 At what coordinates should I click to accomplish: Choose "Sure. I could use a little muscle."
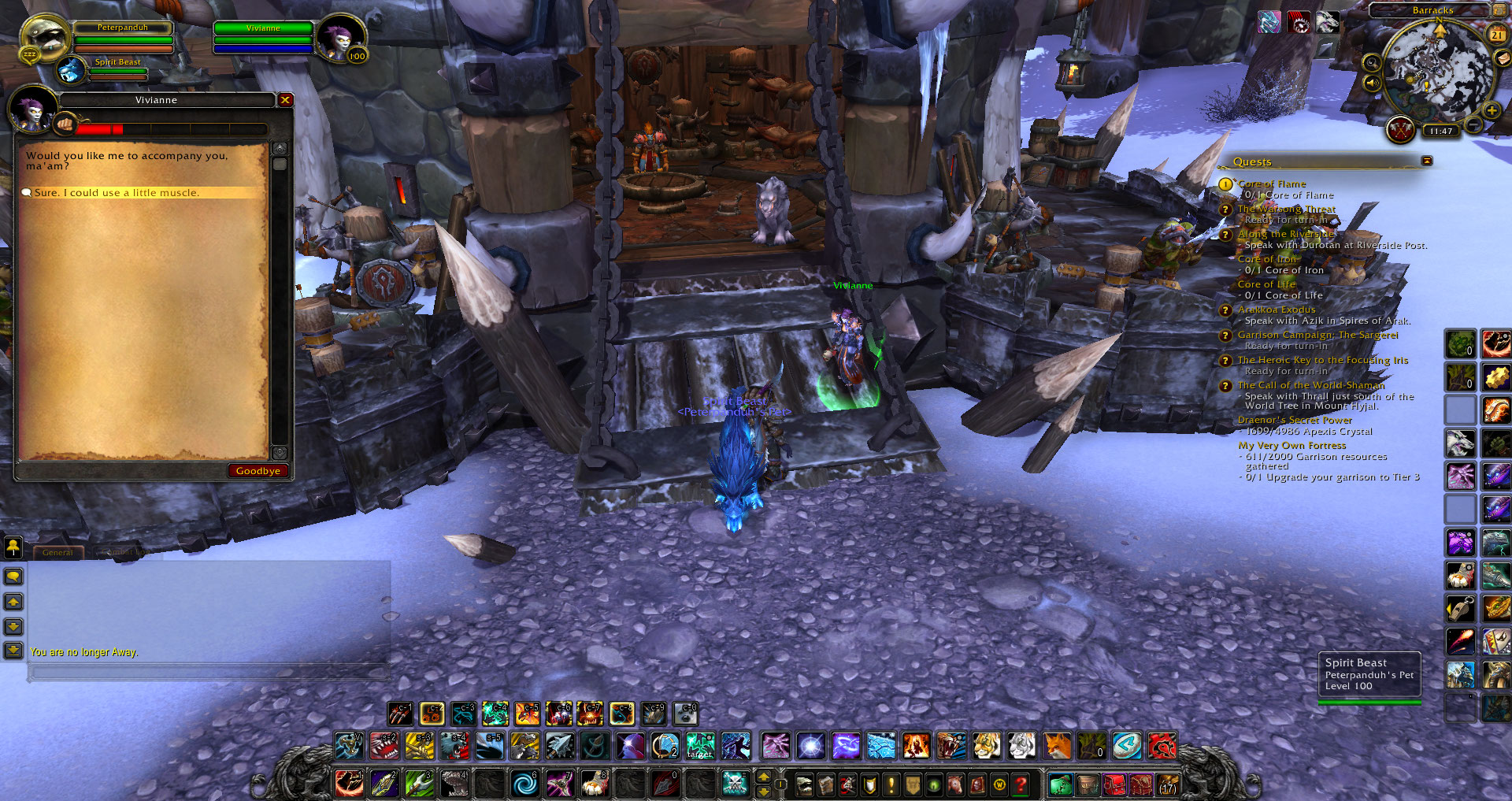point(117,193)
